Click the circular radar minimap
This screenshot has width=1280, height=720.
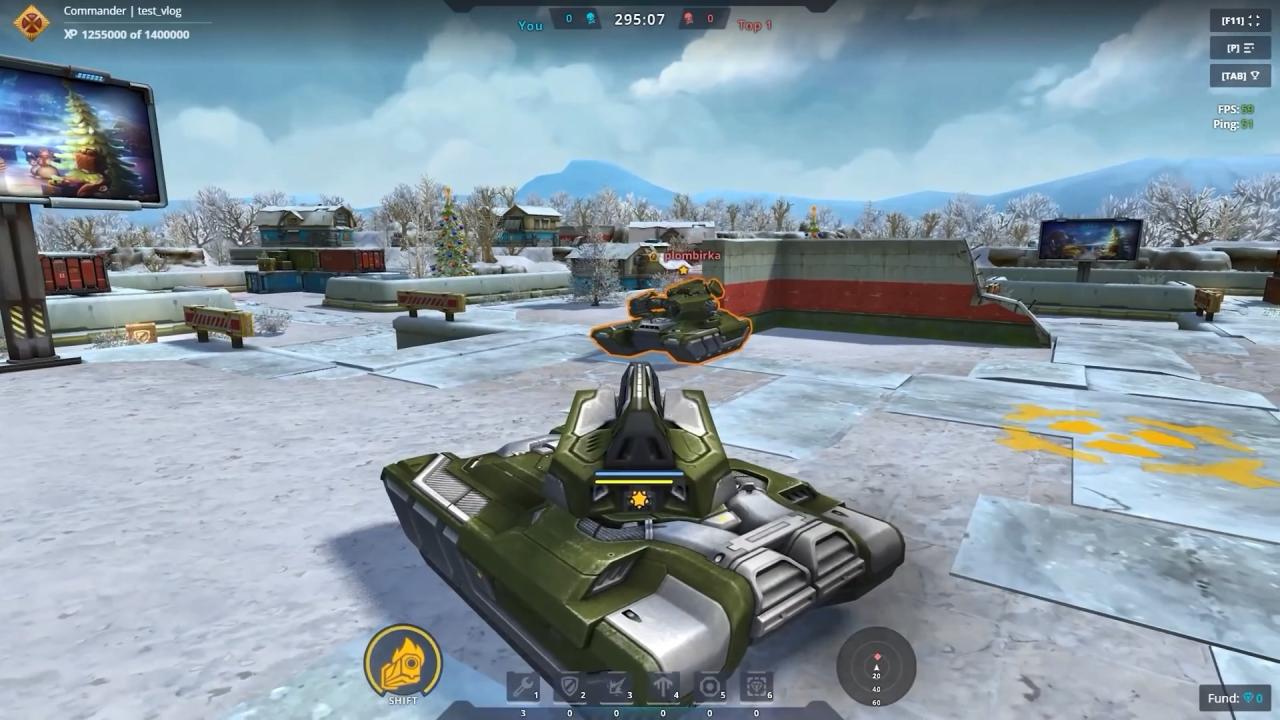click(x=876, y=665)
